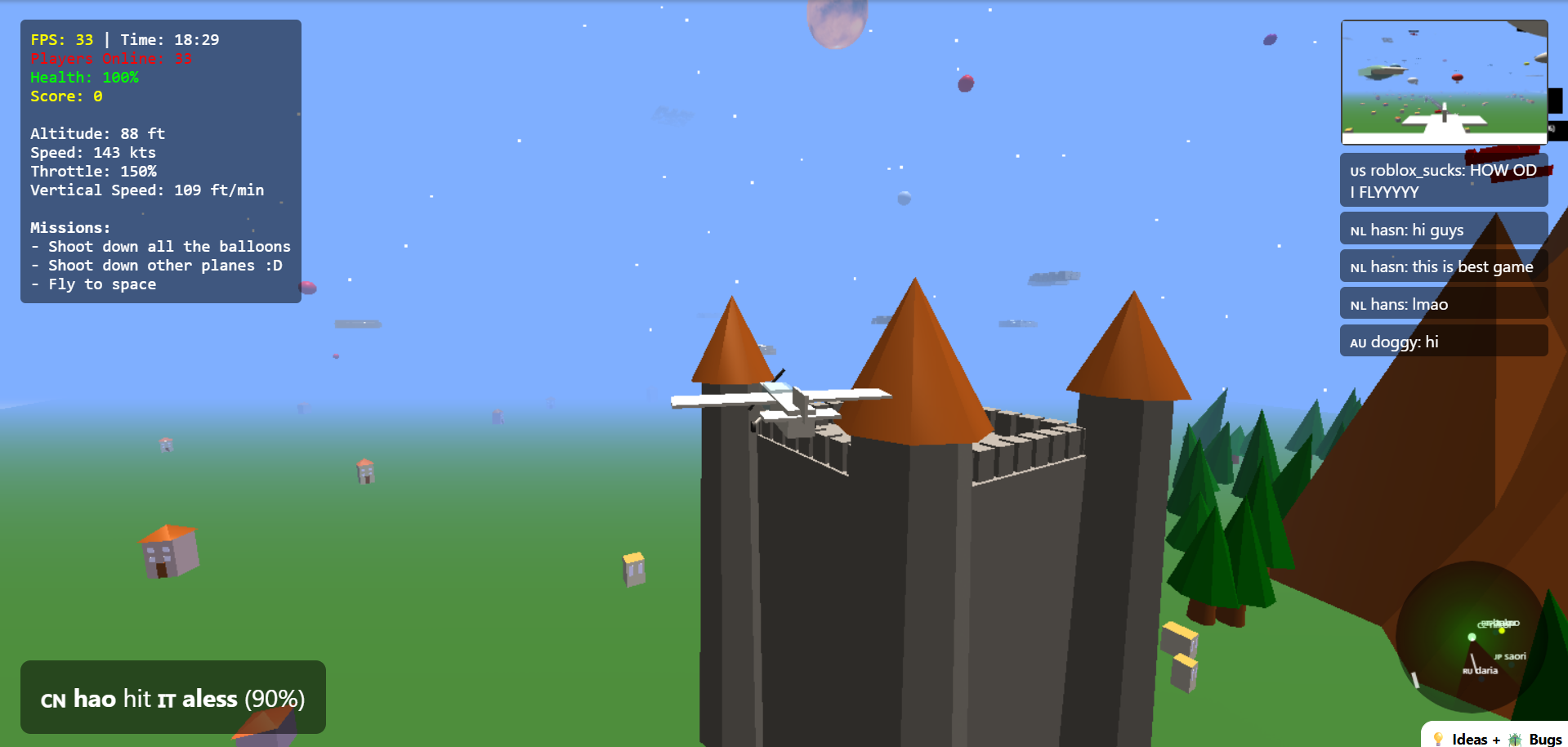1568x747 pixels.
Task: Click the lightbulb Ideas icon
Action: click(1439, 739)
